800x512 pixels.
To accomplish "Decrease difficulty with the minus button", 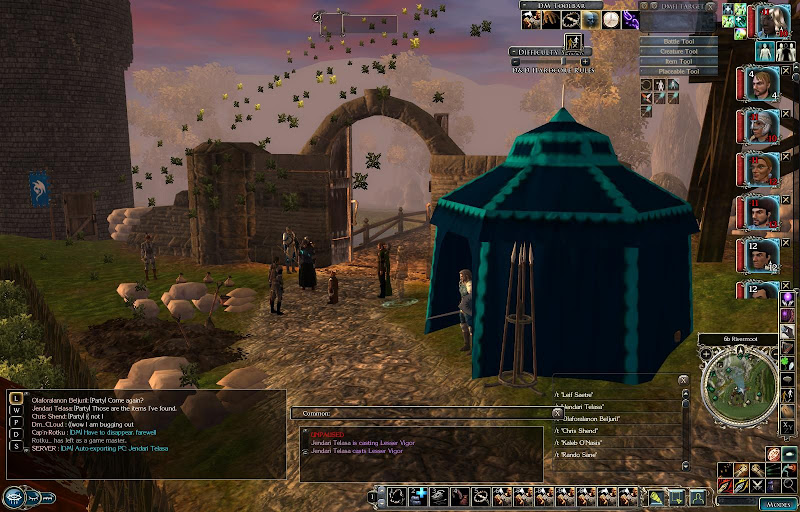I will pos(516,61).
